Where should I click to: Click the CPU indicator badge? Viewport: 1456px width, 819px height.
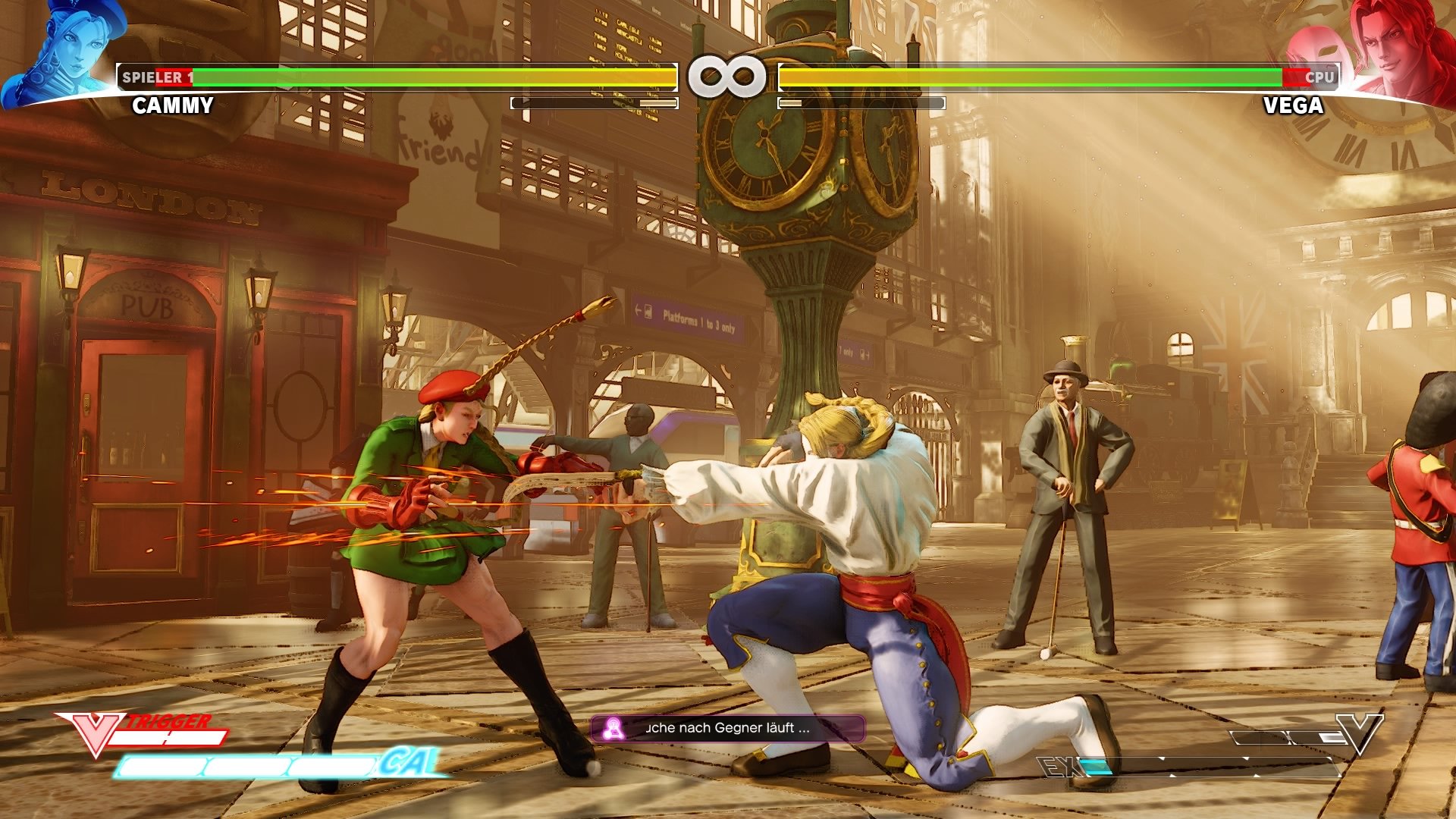tap(1319, 77)
